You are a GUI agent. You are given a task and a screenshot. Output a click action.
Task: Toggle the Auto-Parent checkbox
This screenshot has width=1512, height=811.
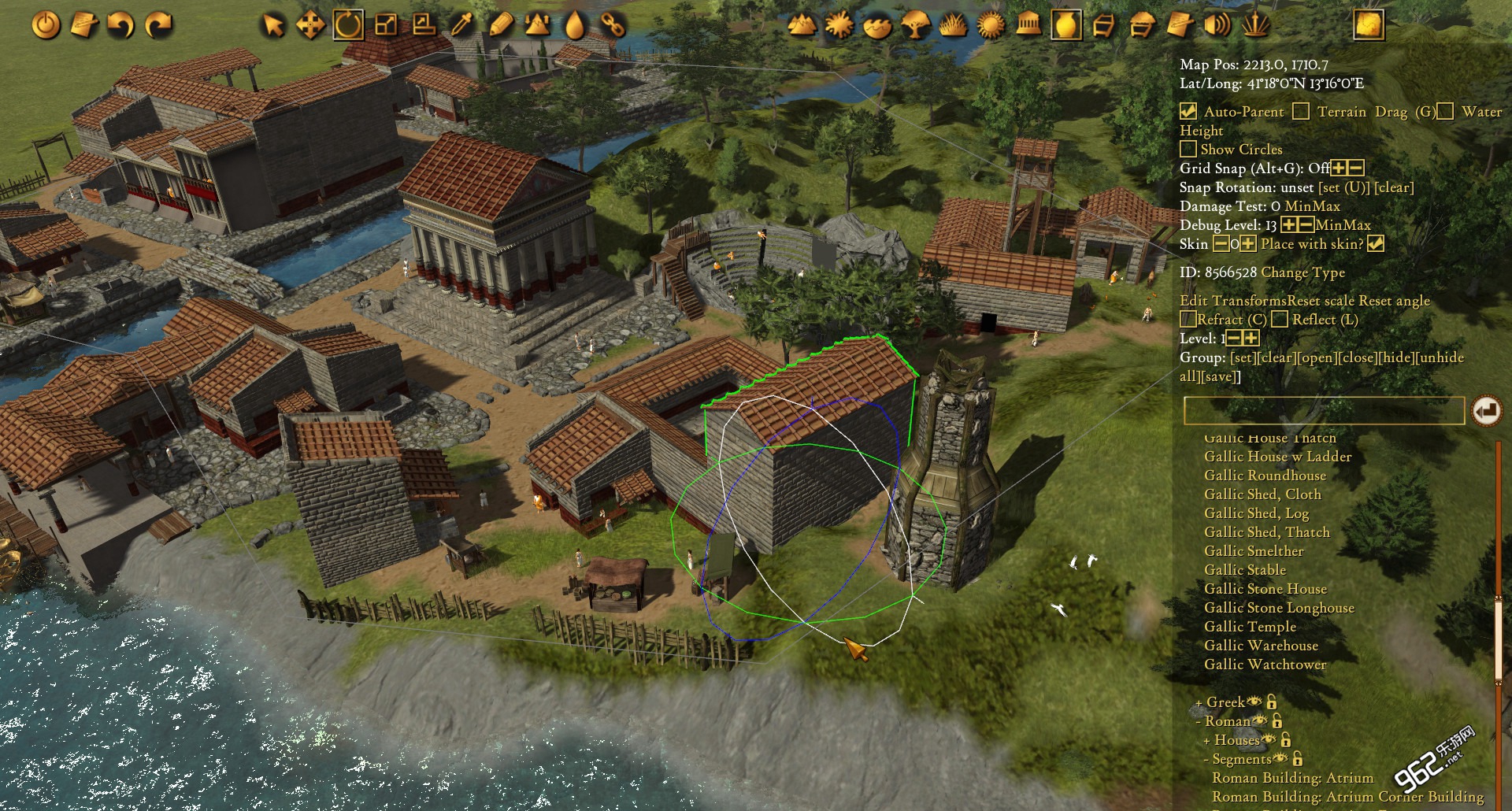1188,112
